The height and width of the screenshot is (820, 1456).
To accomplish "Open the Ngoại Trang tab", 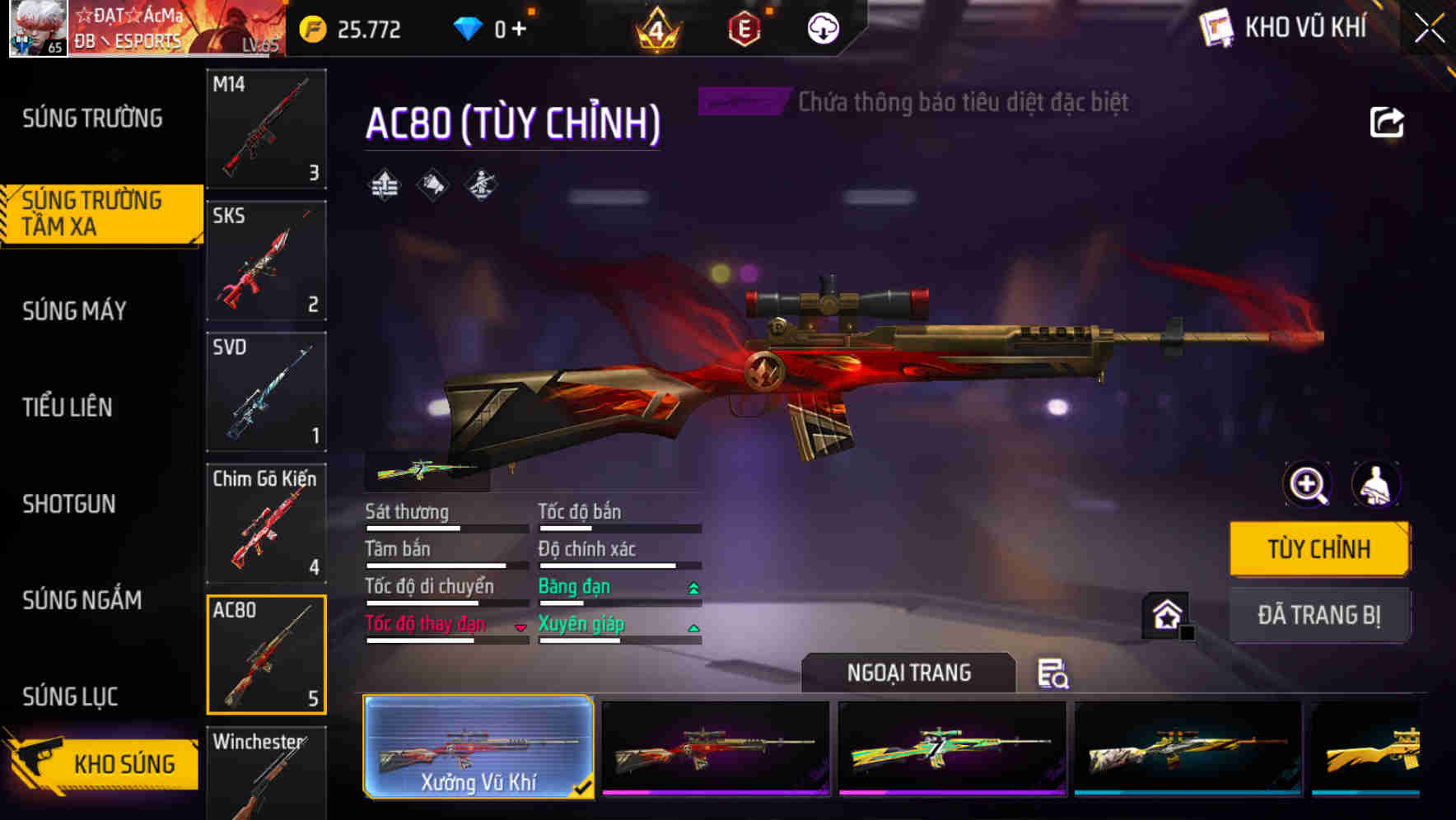I will tap(910, 672).
